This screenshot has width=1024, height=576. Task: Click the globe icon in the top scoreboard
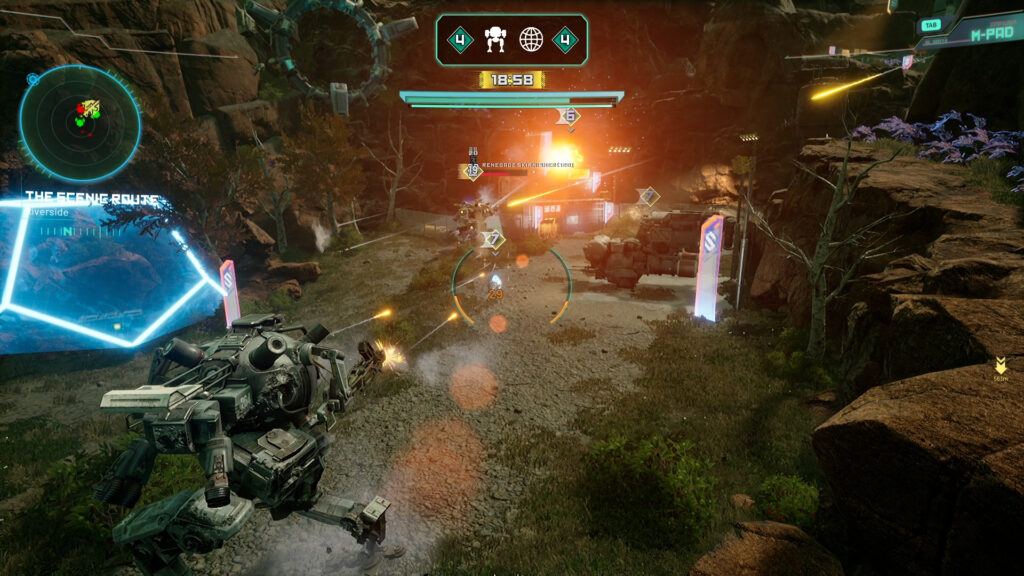531,40
